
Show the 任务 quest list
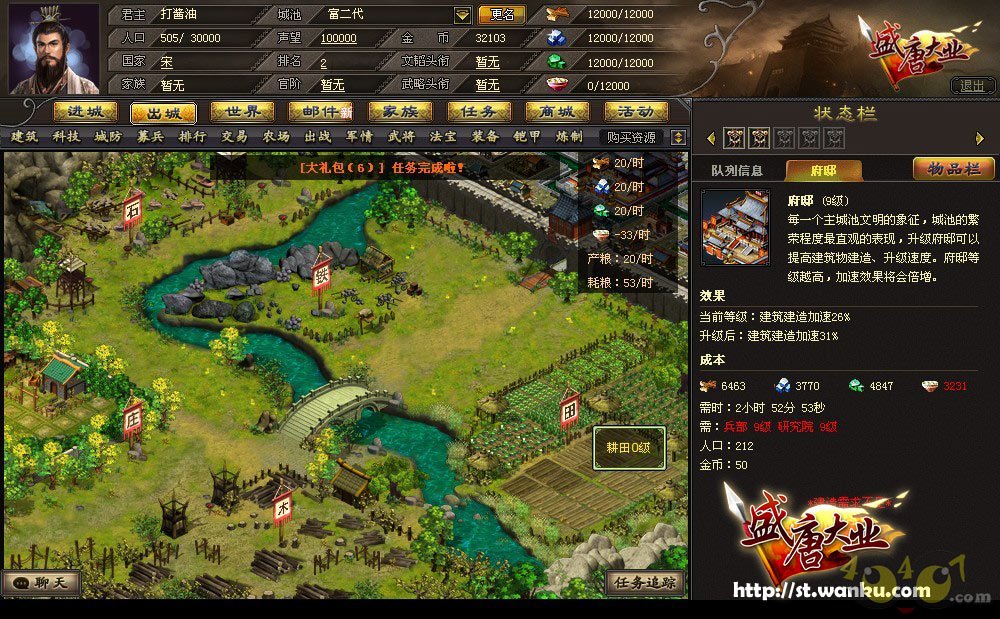coord(479,112)
